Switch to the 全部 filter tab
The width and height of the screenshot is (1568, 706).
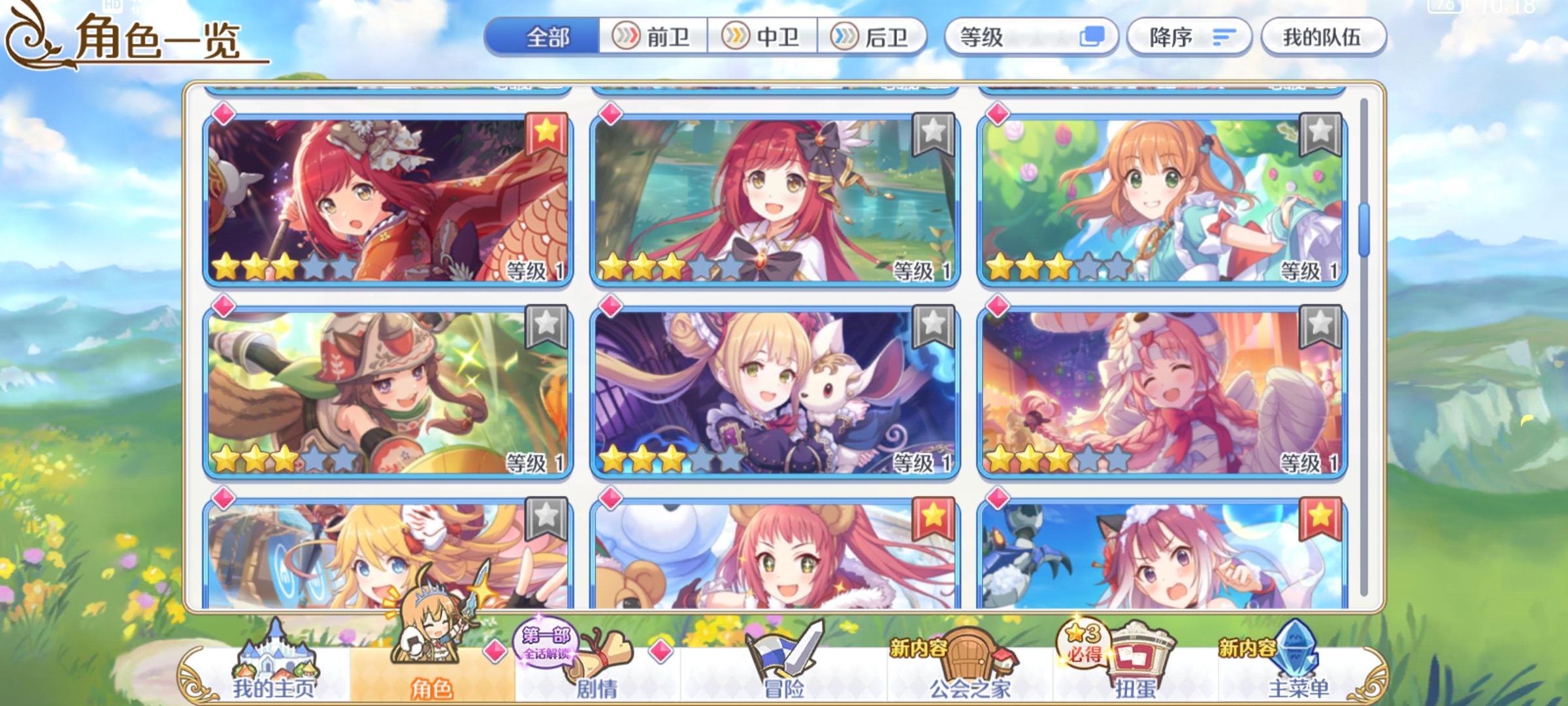pos(546,37)
